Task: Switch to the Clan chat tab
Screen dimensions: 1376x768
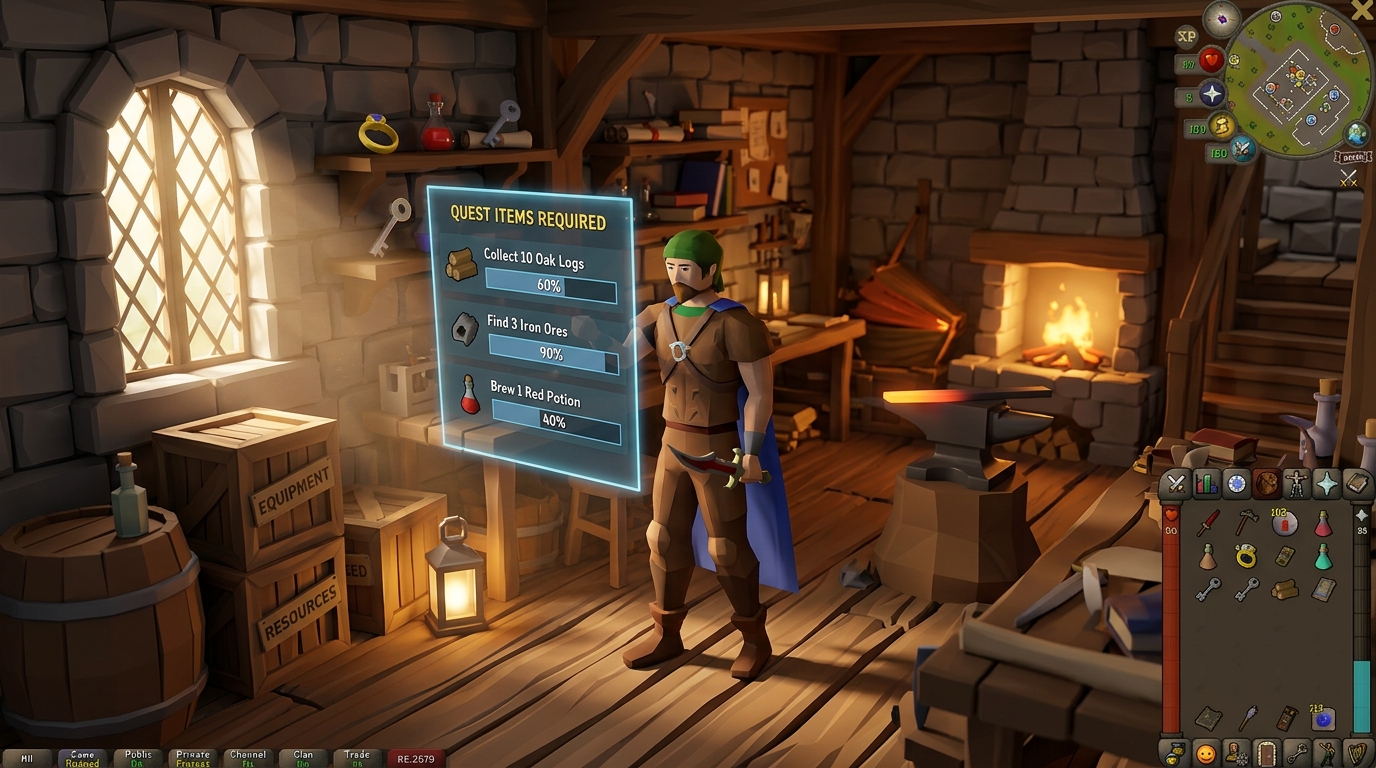Action: pos(302,757)
